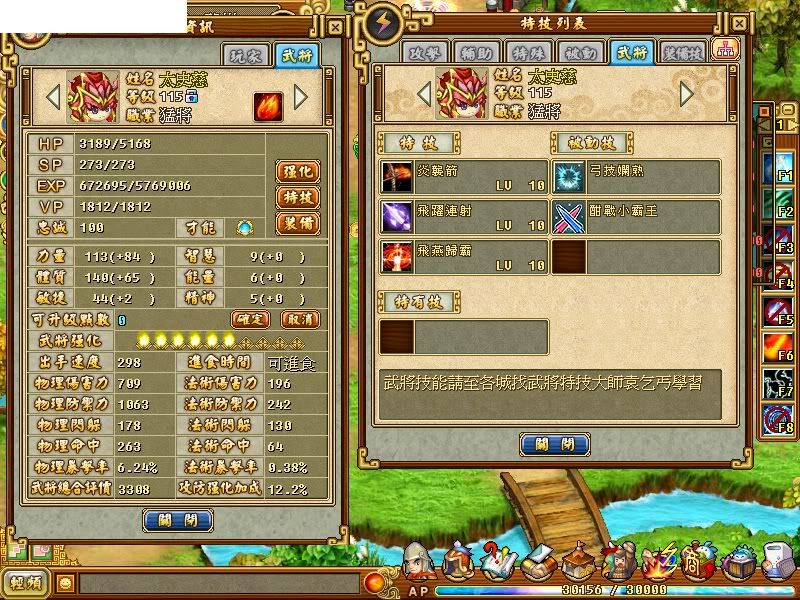Open the 裝備 (Equipment) button
The width and height of the screenshot is (800, 600).
(296, 223)
